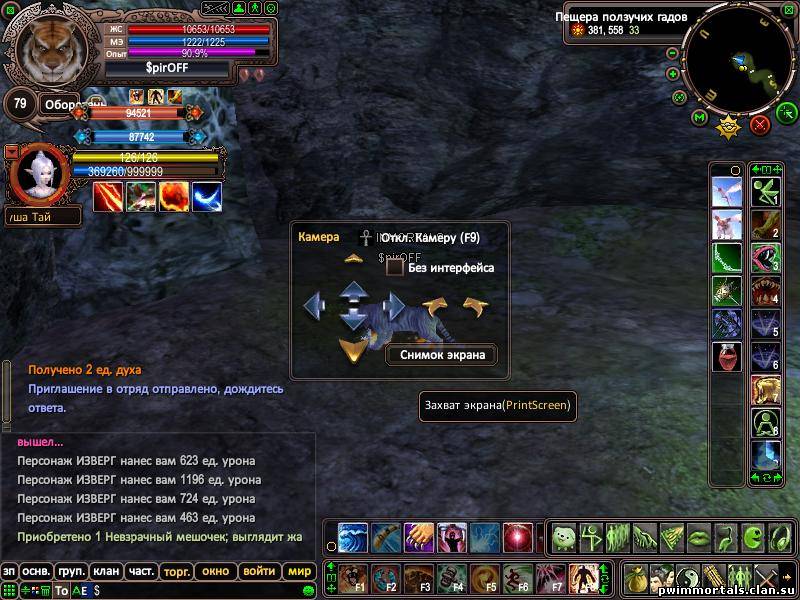
Task: Switch to the груп. chat tab
Action: (x=71, y=571)
